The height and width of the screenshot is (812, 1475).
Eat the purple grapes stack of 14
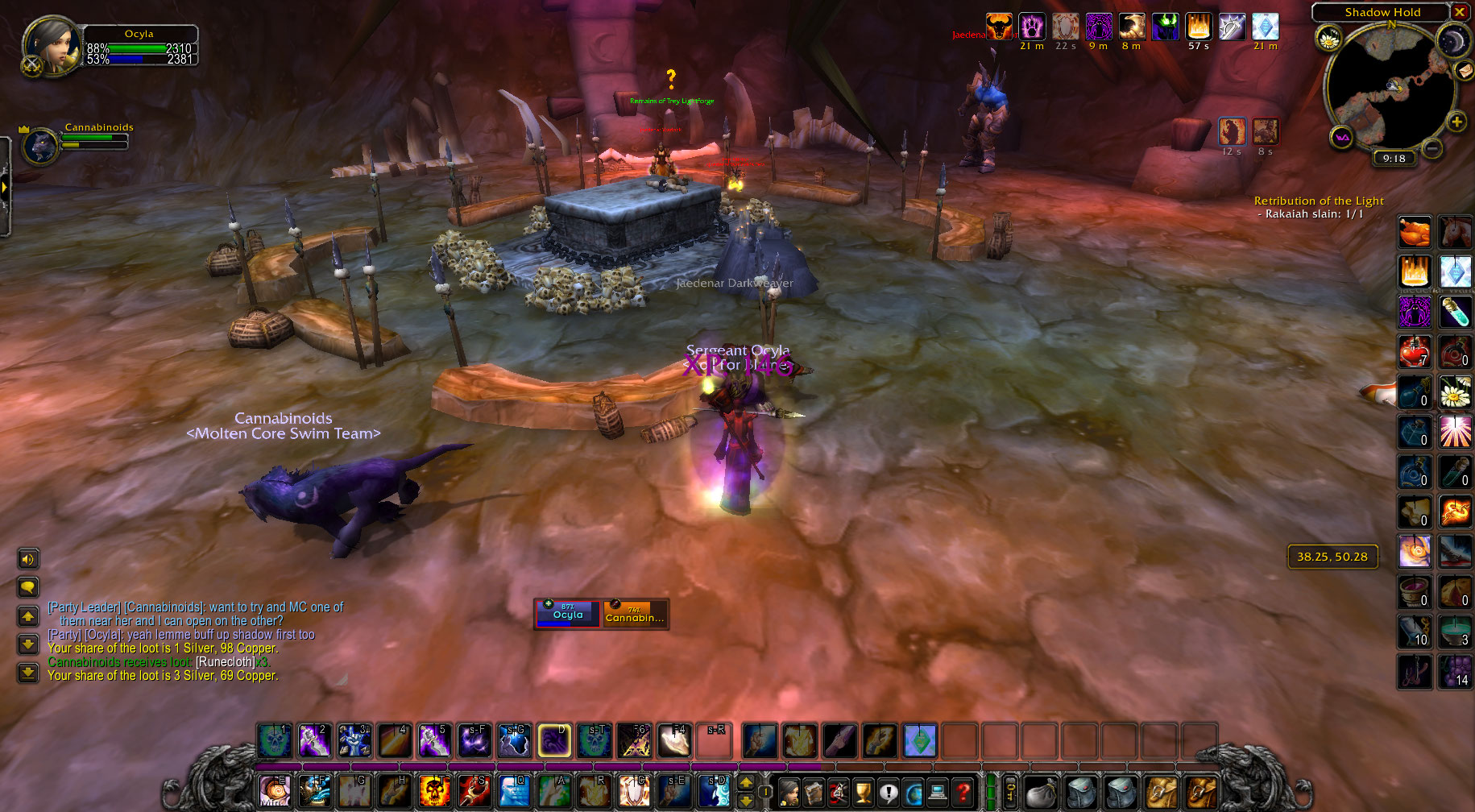click(x=1455, y=672)
